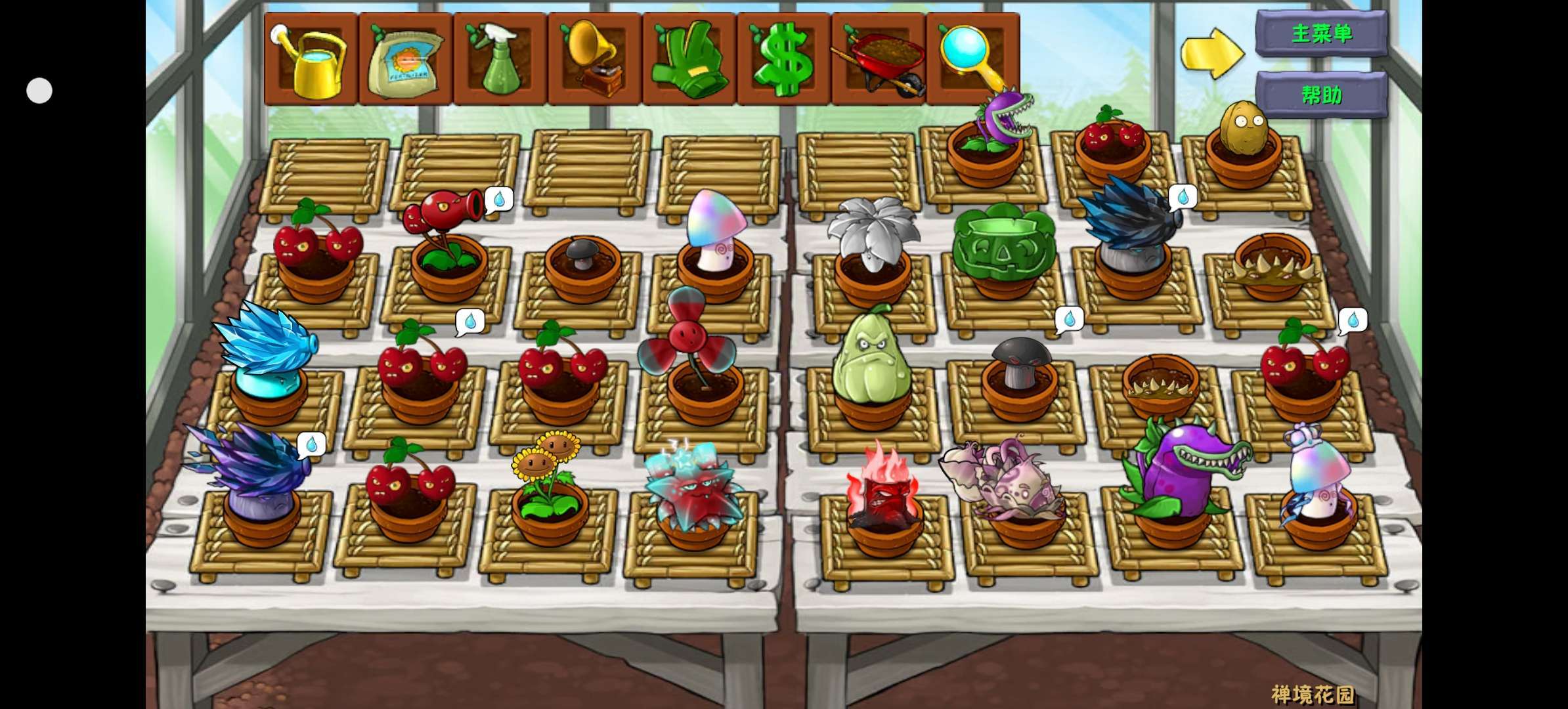Select the golden watering can tool

311,59
